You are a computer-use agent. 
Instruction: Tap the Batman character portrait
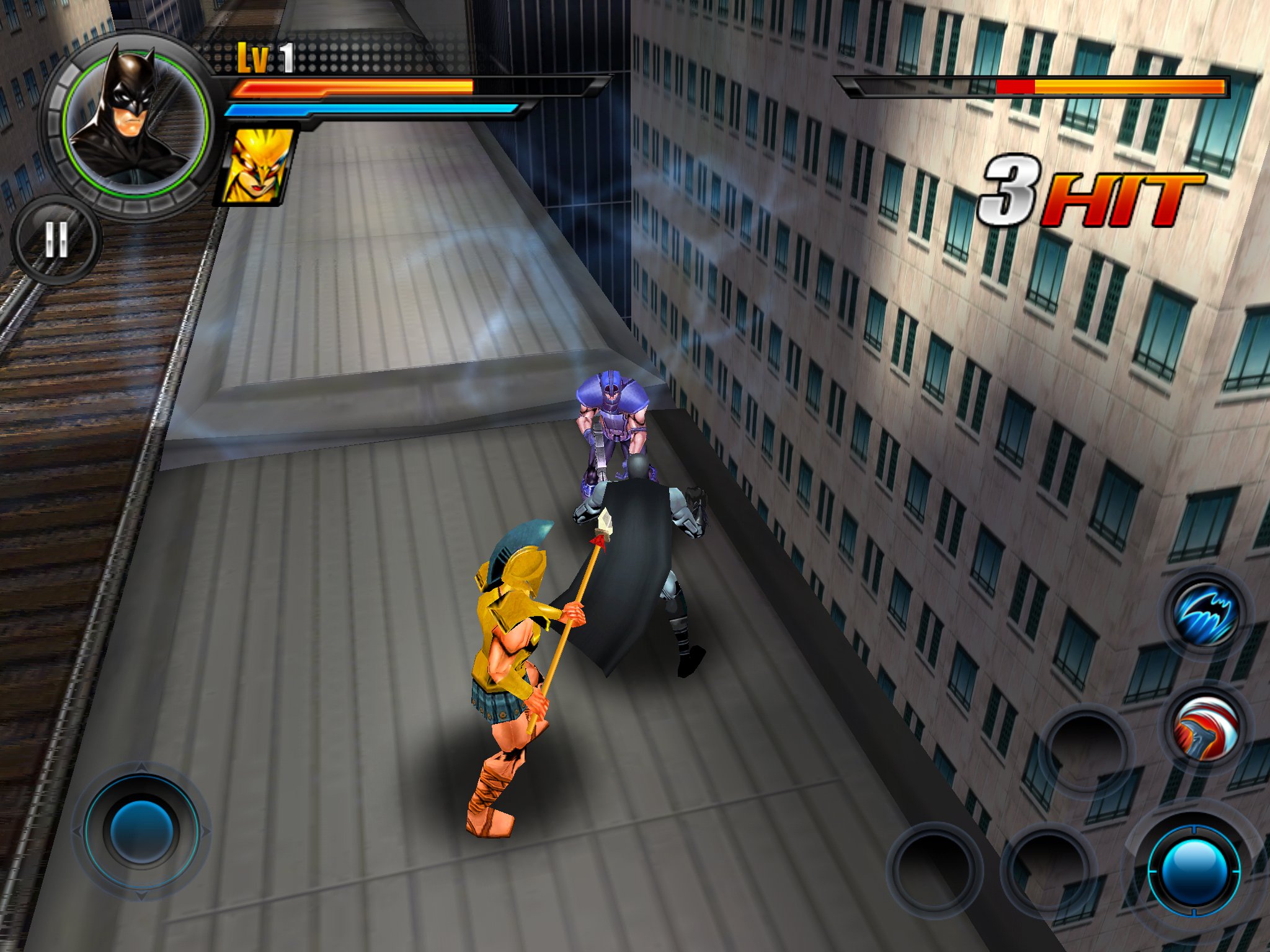[x=134, y=120]
